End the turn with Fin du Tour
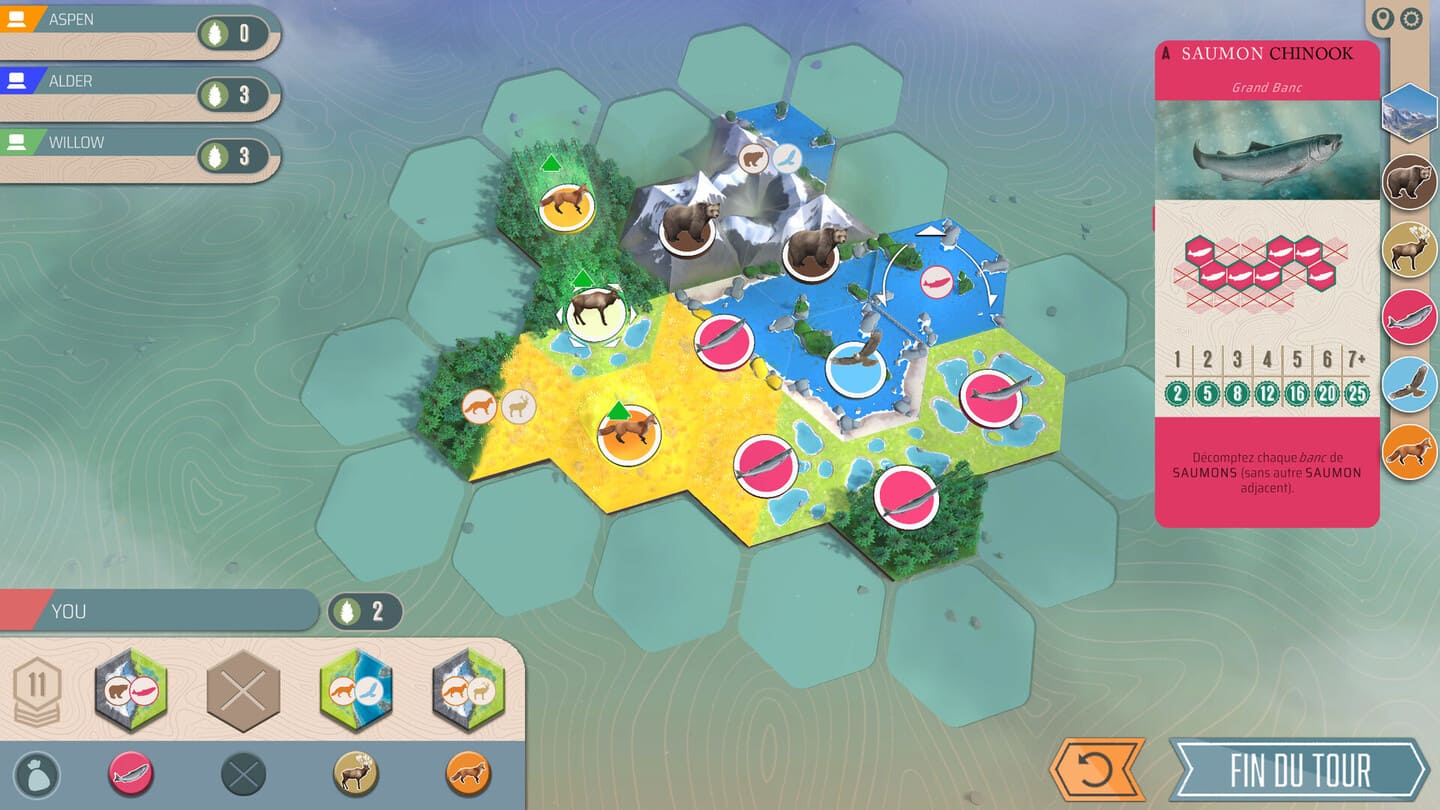The width and height of the screenshot is (1440, 810). click(x=1300, y=770)
